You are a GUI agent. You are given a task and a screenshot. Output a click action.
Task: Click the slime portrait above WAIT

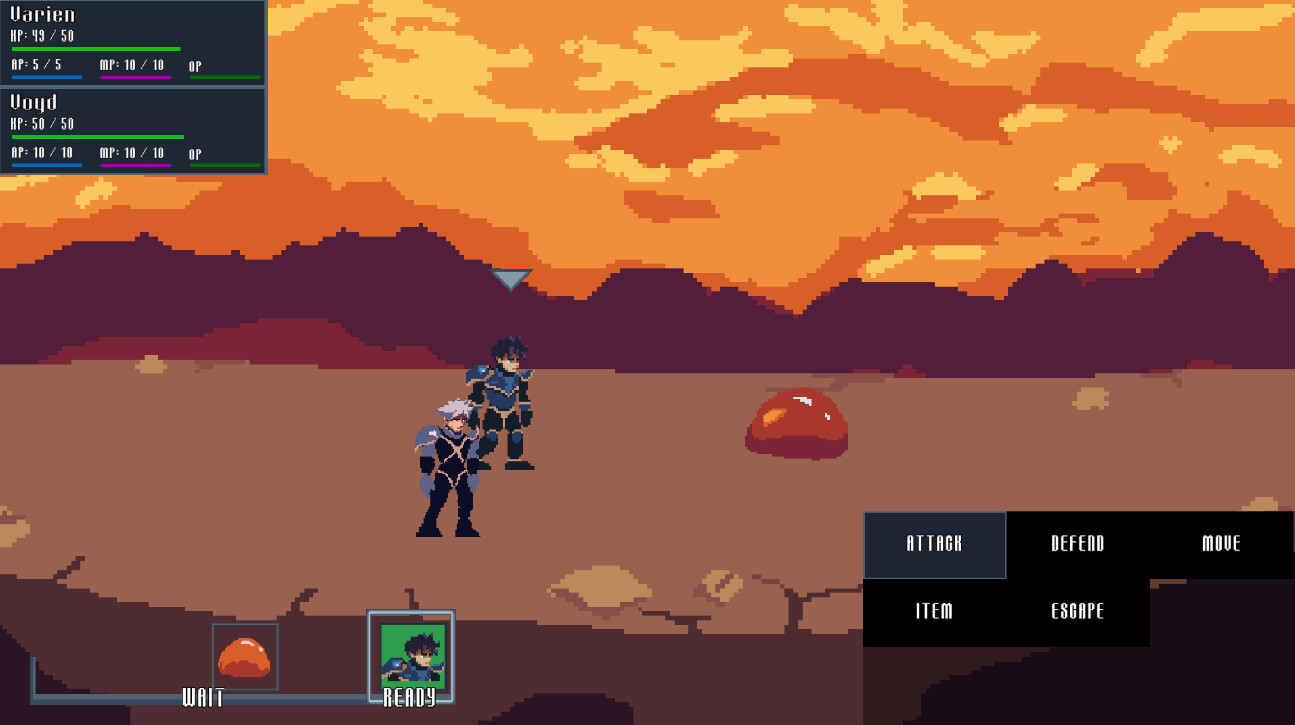tap(245, 655)
